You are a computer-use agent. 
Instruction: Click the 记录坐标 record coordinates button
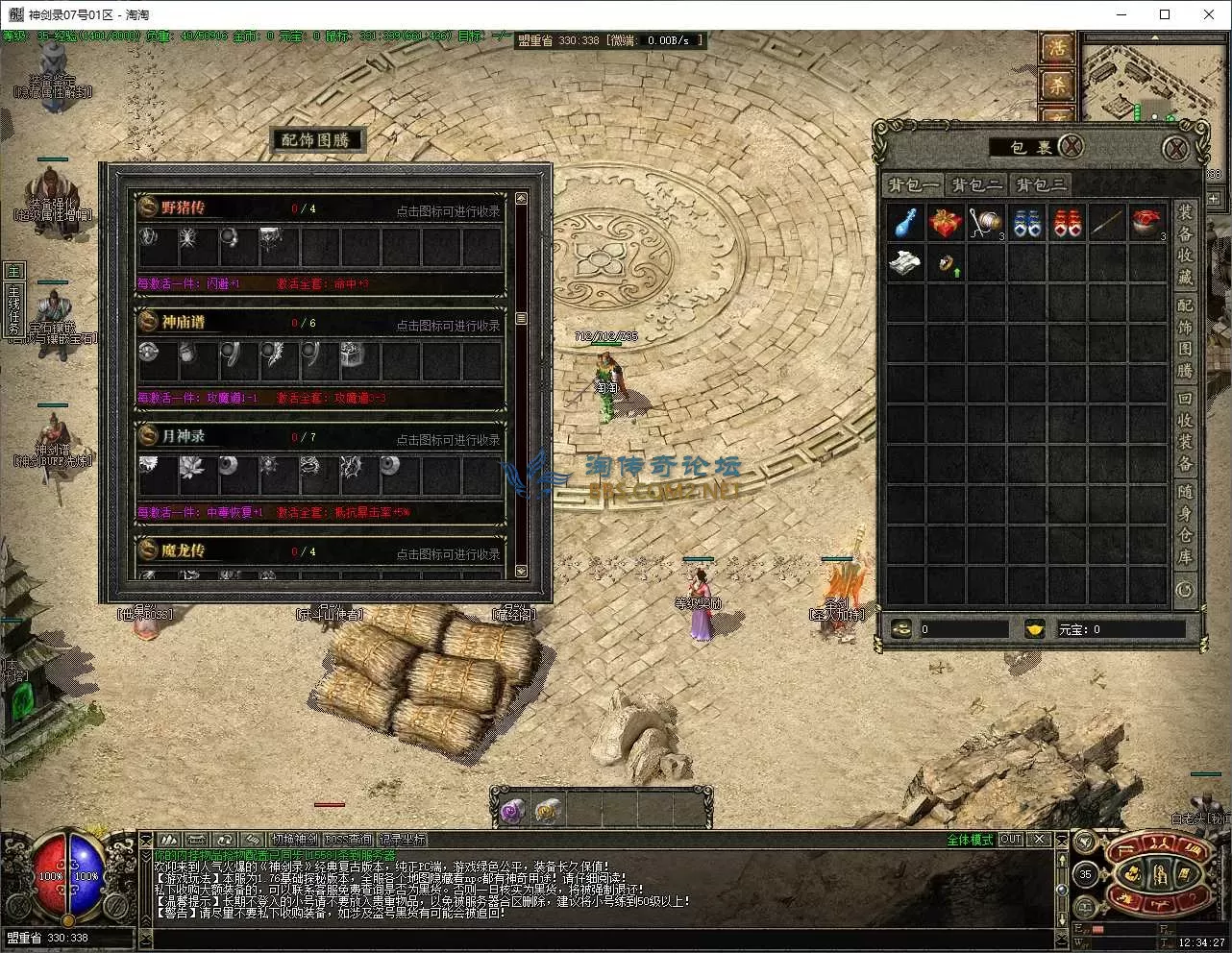(402, 839)
